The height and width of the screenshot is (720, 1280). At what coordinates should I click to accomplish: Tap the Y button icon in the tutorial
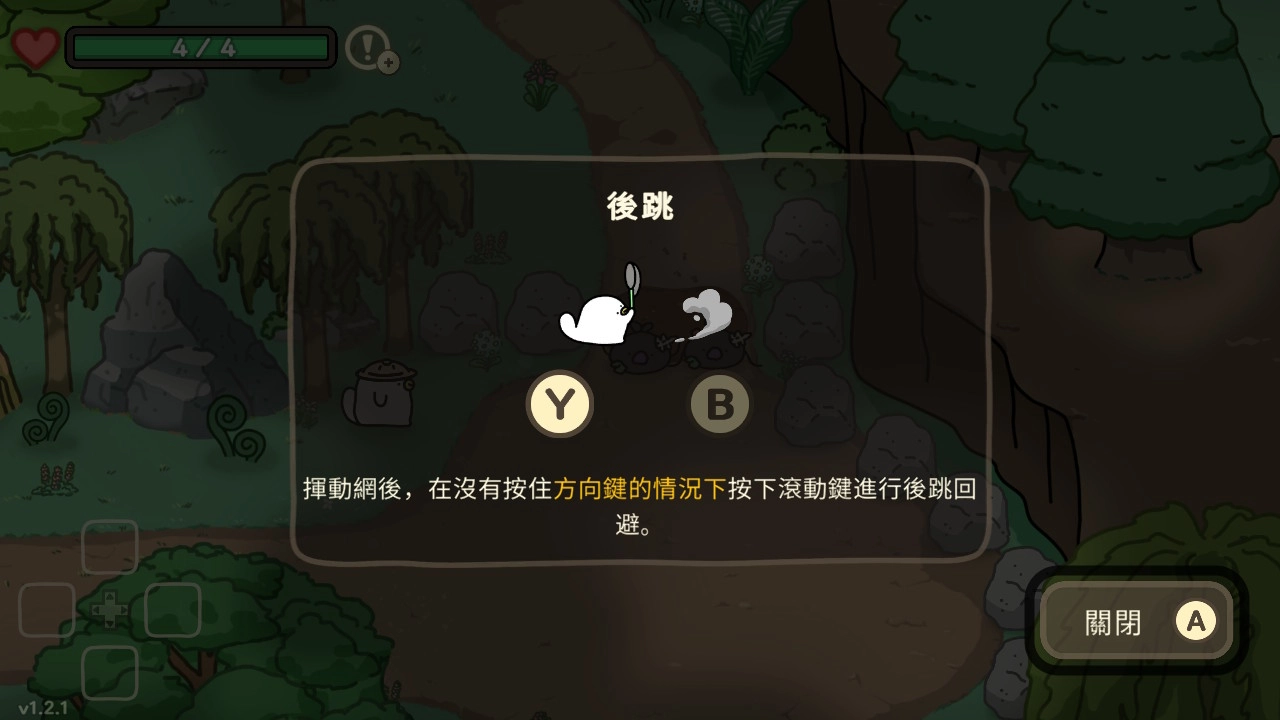tap(562, 404)
